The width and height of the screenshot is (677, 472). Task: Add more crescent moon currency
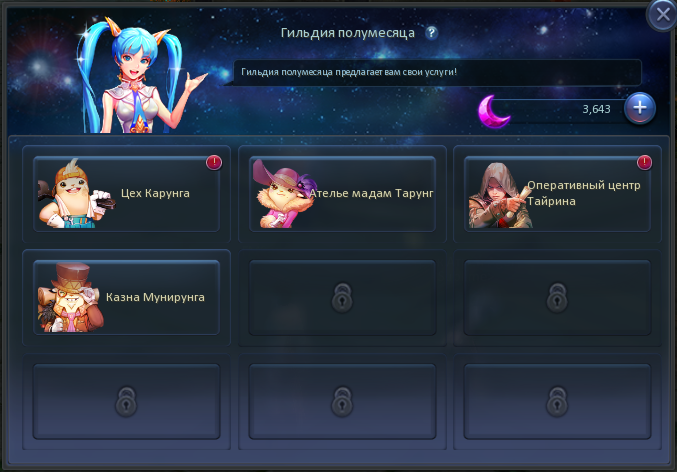click(640, 108)
